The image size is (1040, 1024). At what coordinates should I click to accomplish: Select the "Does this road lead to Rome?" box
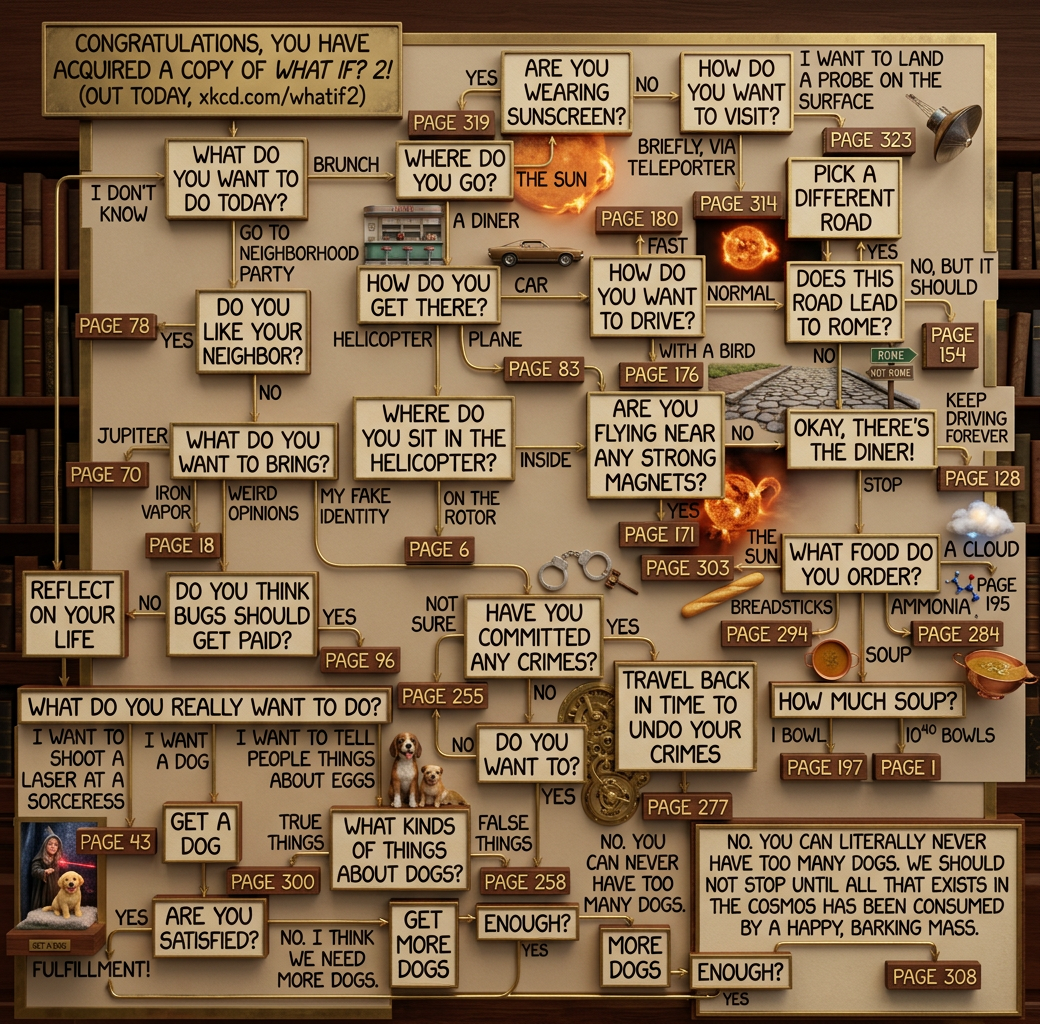click(x=844, y=302)
